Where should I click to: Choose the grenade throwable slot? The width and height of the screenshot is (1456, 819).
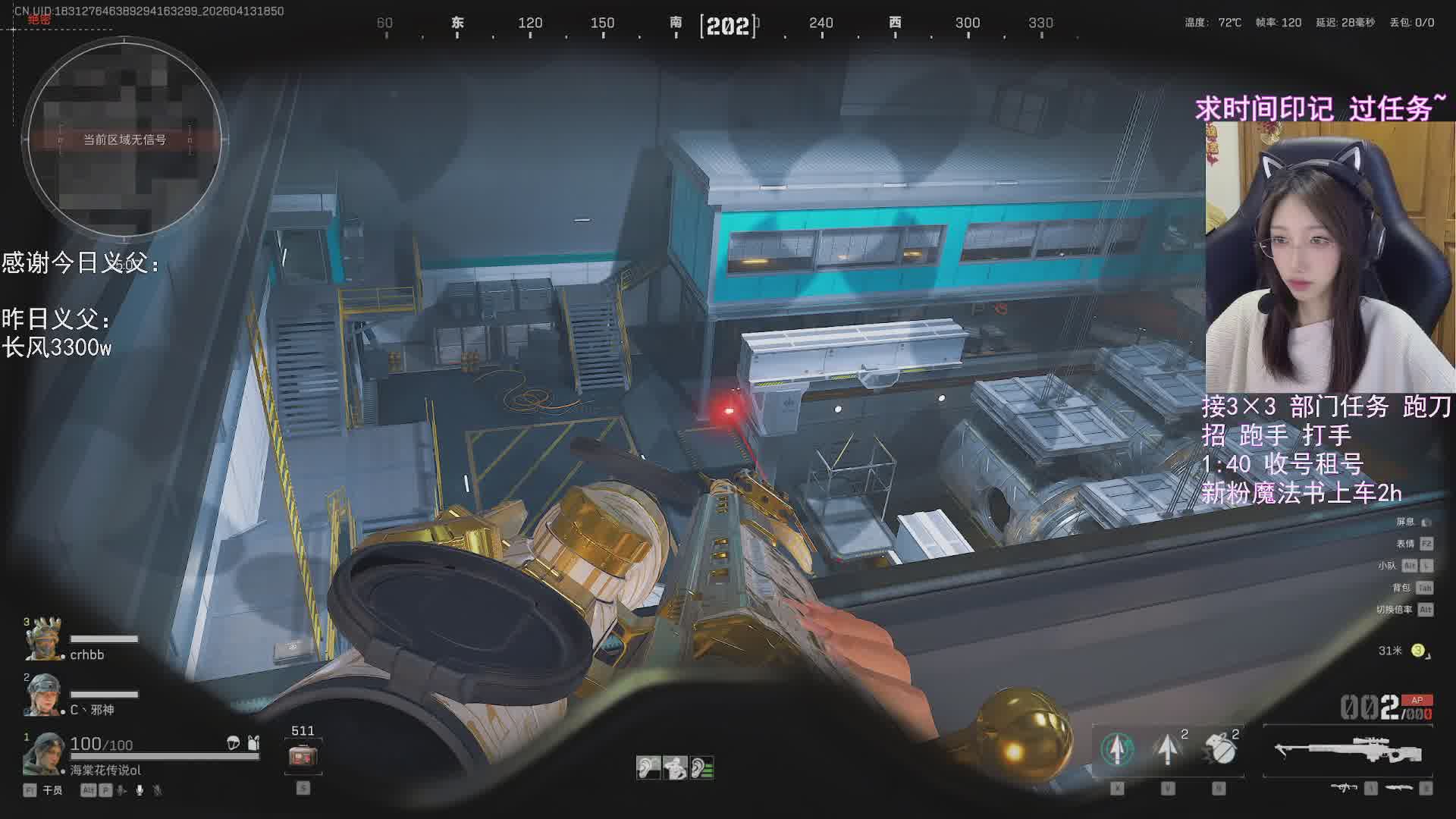pyautogui.click(x=1219, y=749)
